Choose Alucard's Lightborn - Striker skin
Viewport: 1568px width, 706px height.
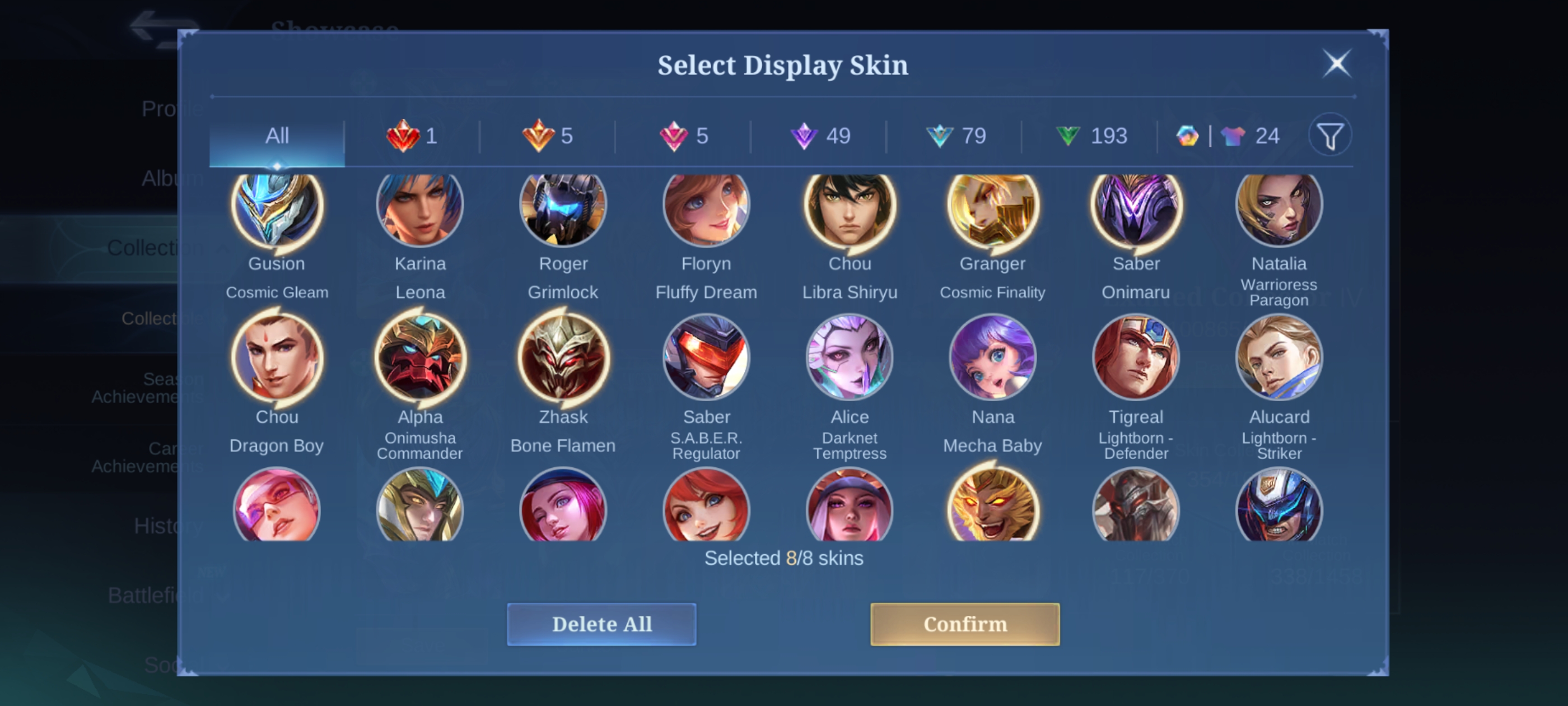click(x=1279, y=358)
